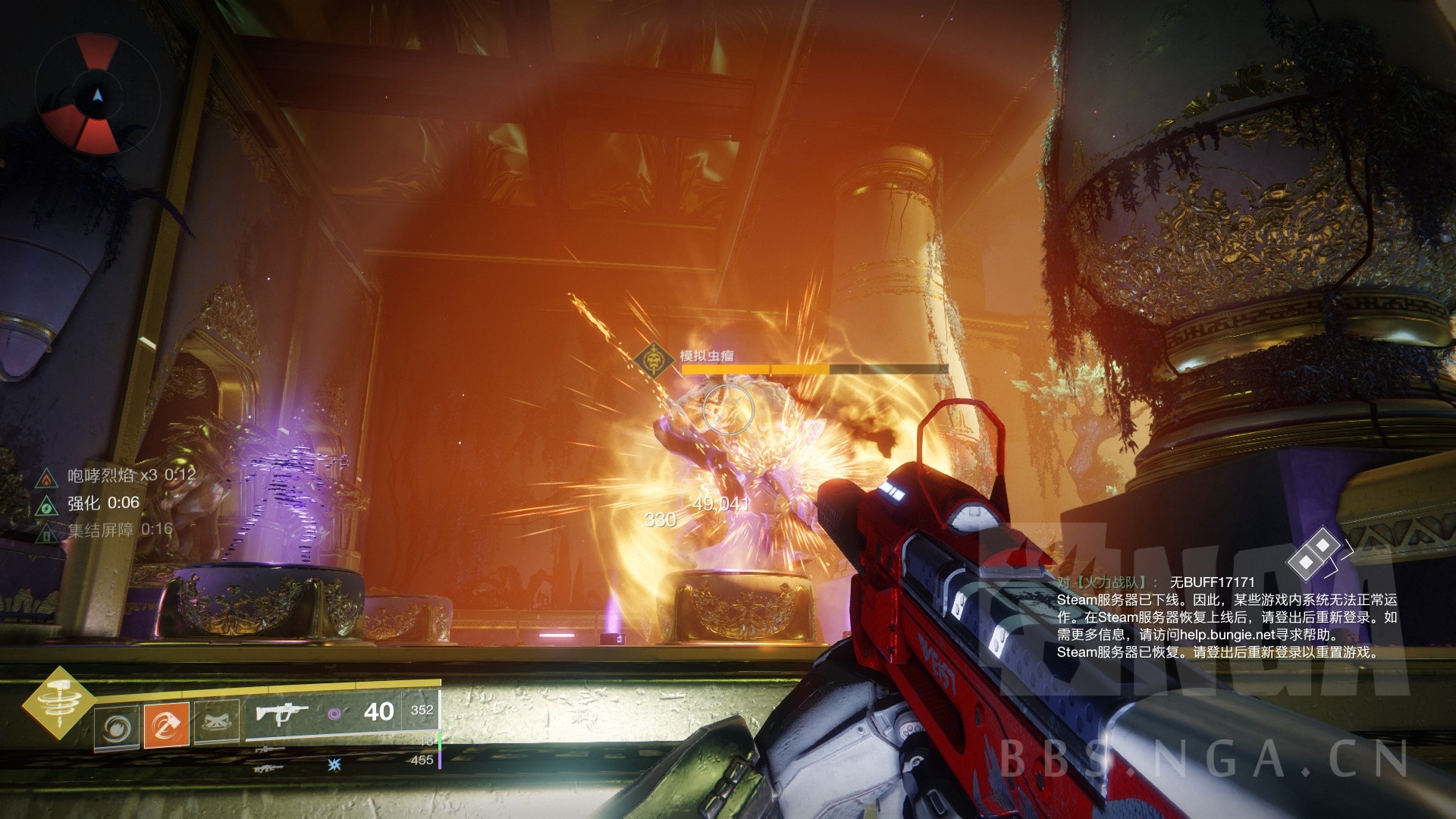Image resolution: width=1456 pixels, height=819 pixels.
Task: Select the equipped weapon icon
Action: (282, 714)
